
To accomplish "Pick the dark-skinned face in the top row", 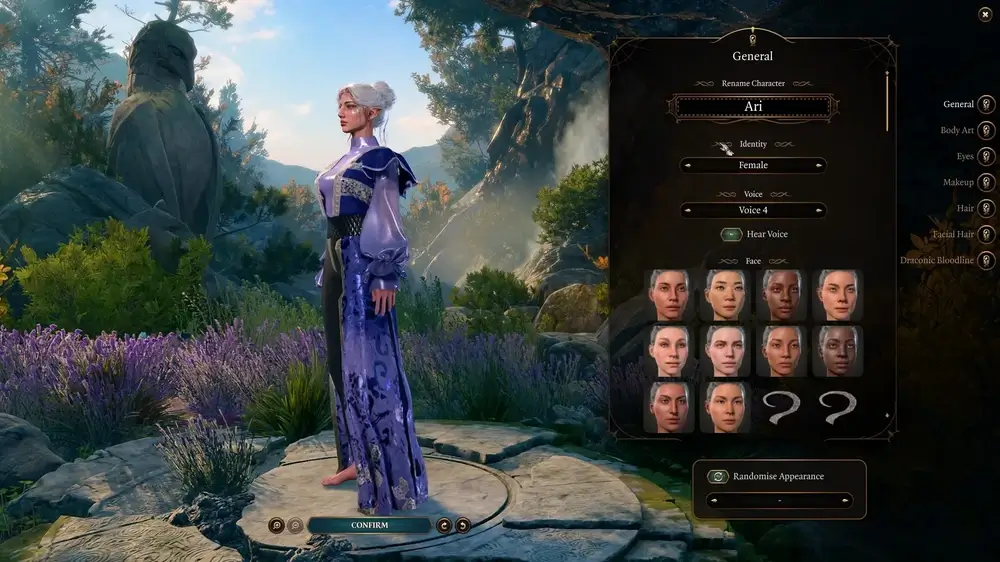I will coord(781,295).
